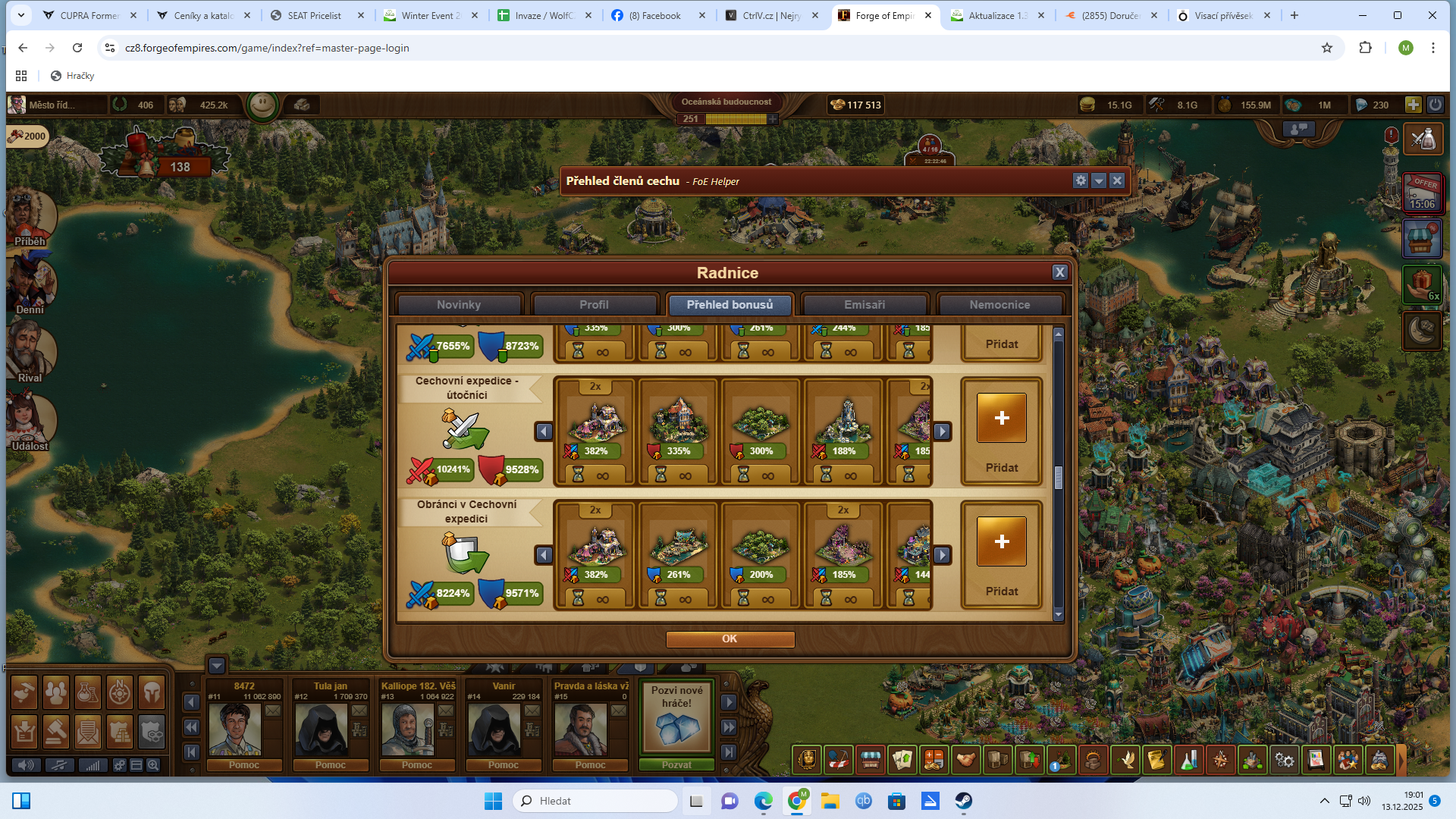This screenshot has width=1456, height=819.
Task: Invite a new player with Pozvat
Action: click(x=676, y=765)
